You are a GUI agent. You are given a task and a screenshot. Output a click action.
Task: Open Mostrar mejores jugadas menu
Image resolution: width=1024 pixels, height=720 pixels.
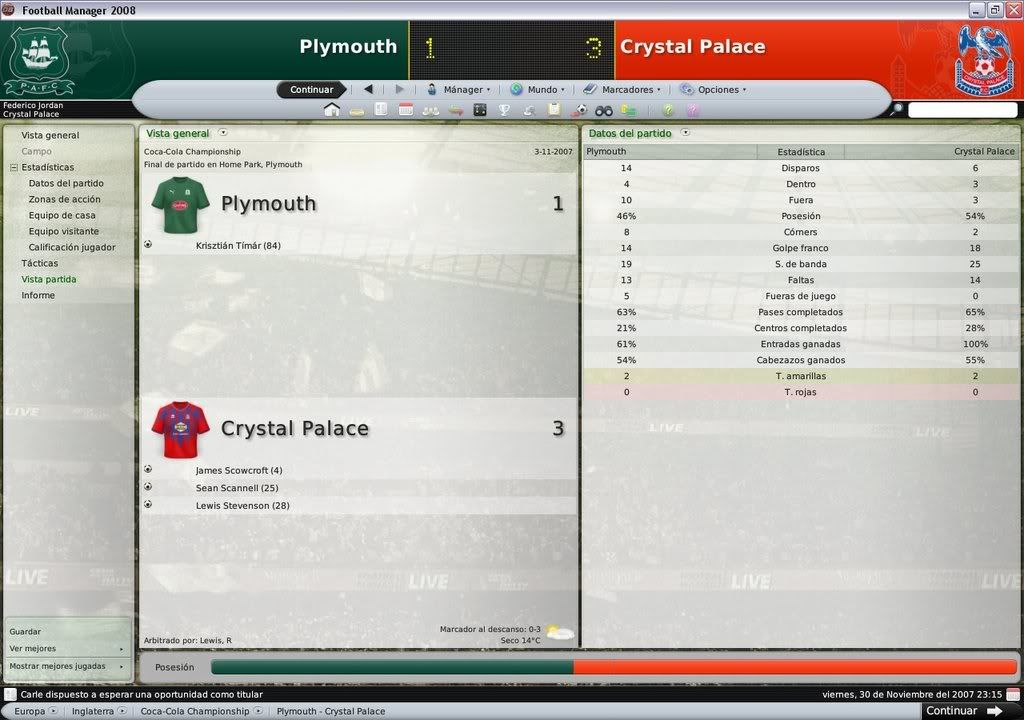pos(58,666)
